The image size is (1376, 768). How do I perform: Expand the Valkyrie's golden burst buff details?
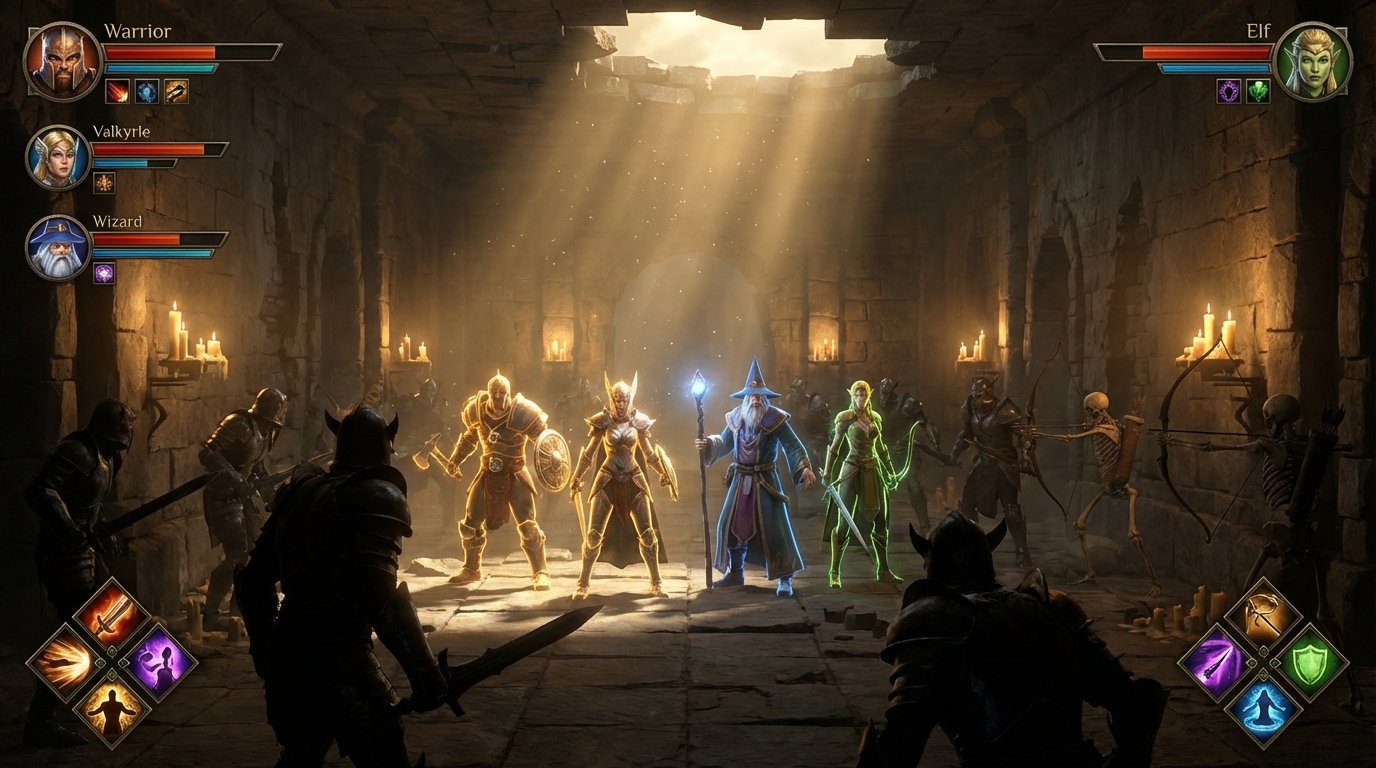click(x=102, y=181)
